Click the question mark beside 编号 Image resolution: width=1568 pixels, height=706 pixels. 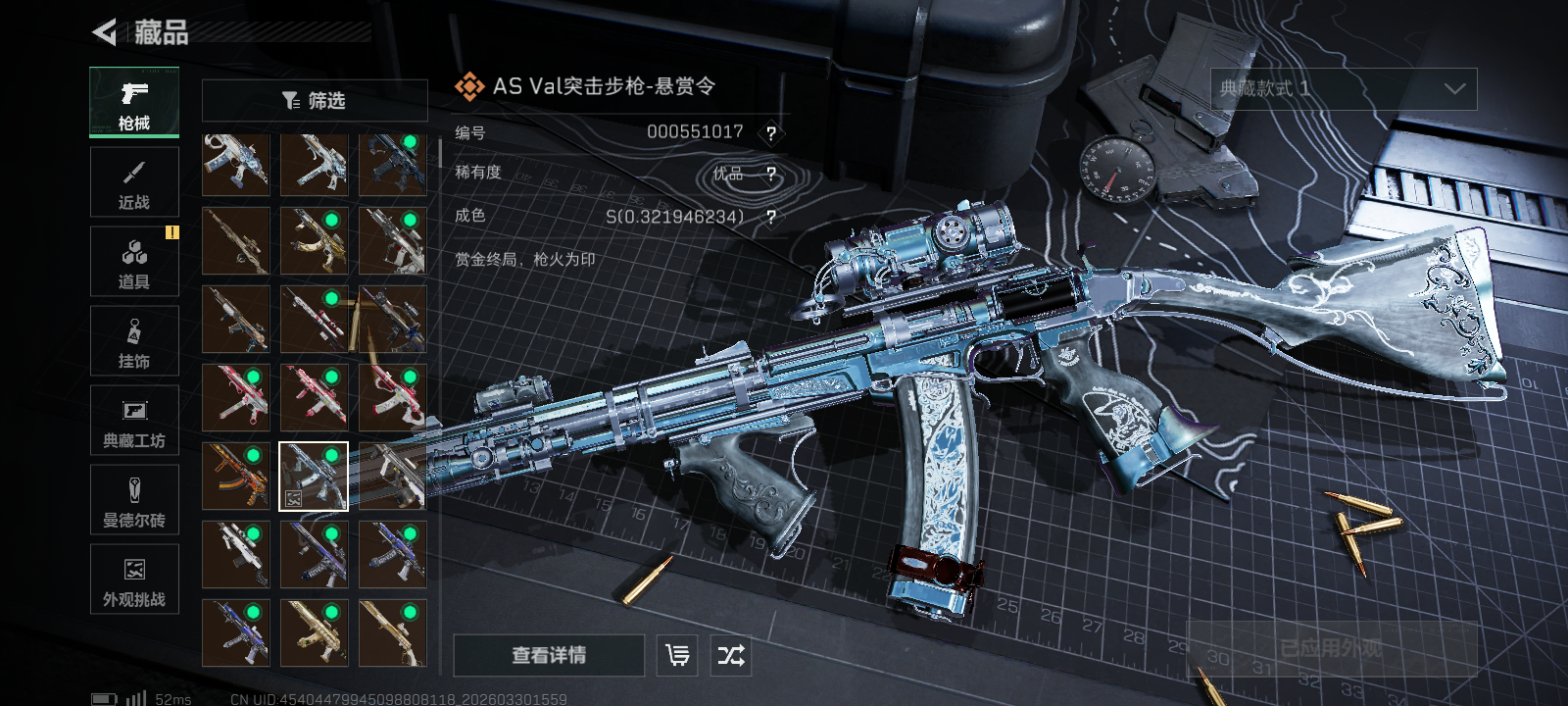(x=771, y=133)
